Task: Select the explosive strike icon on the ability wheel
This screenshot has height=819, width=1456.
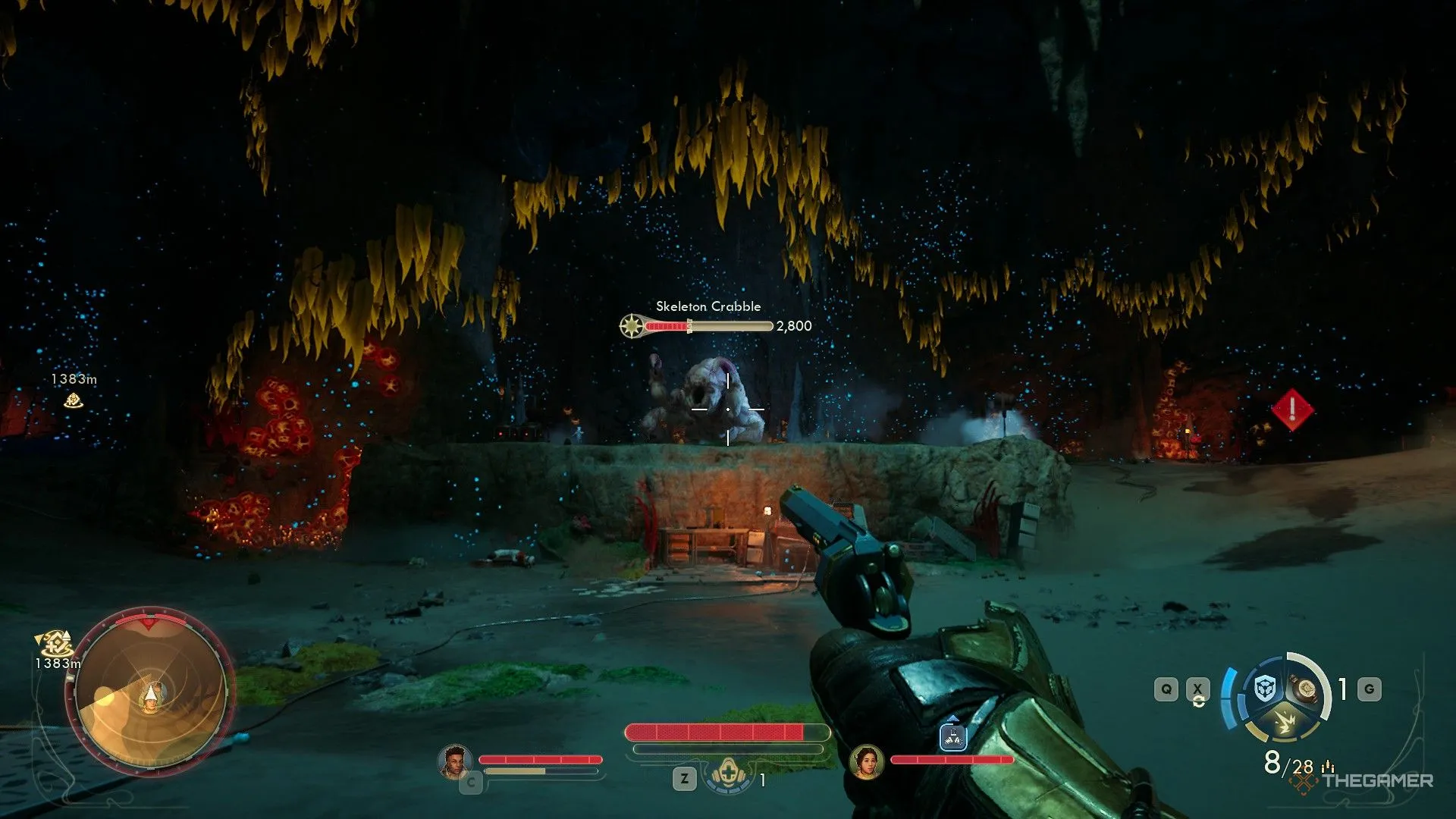Action: [x=1285, y=723]
